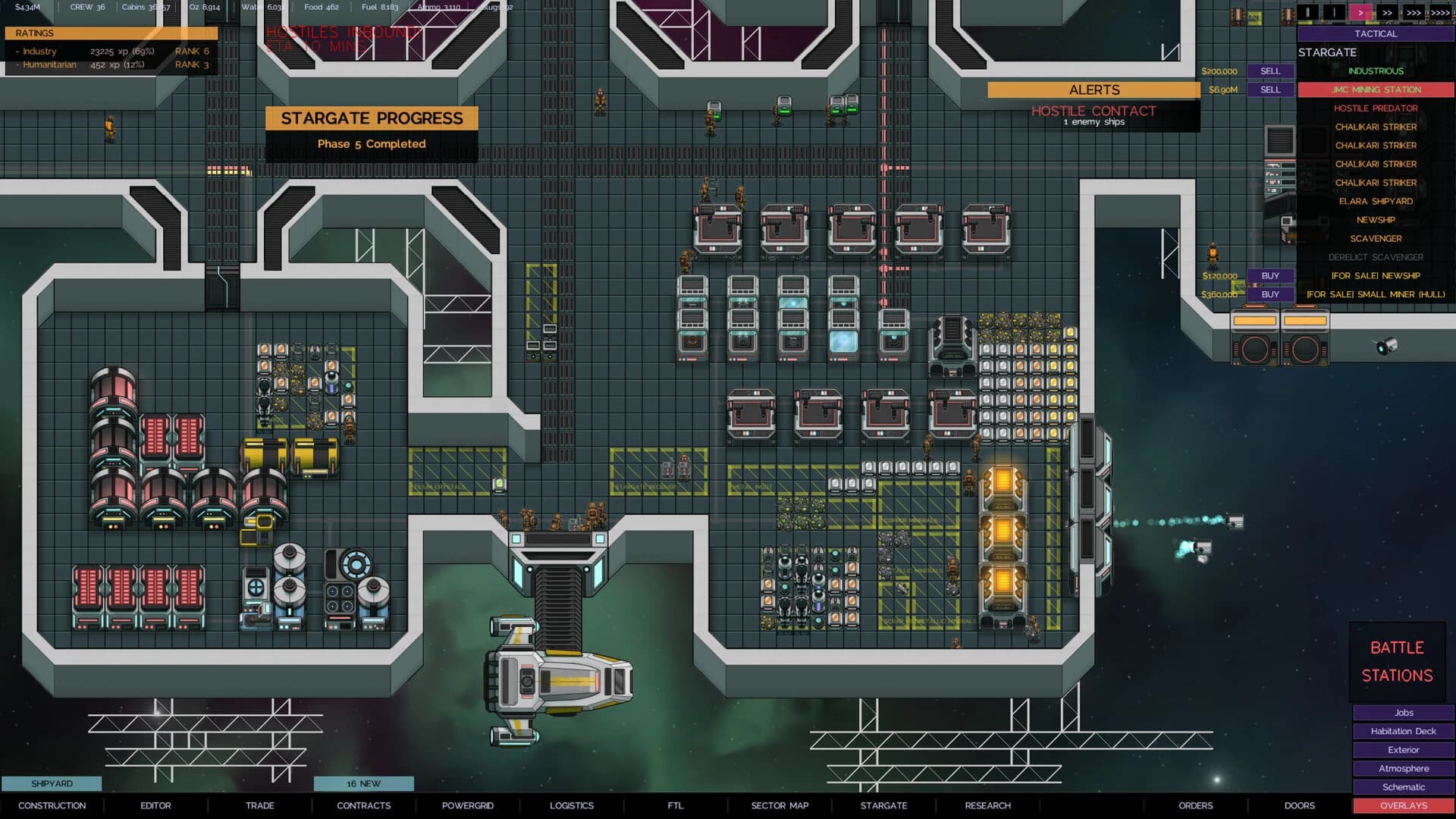
Task: Set game speed to maximum quadruple-chevron
Action: [x=1442, y=13]
